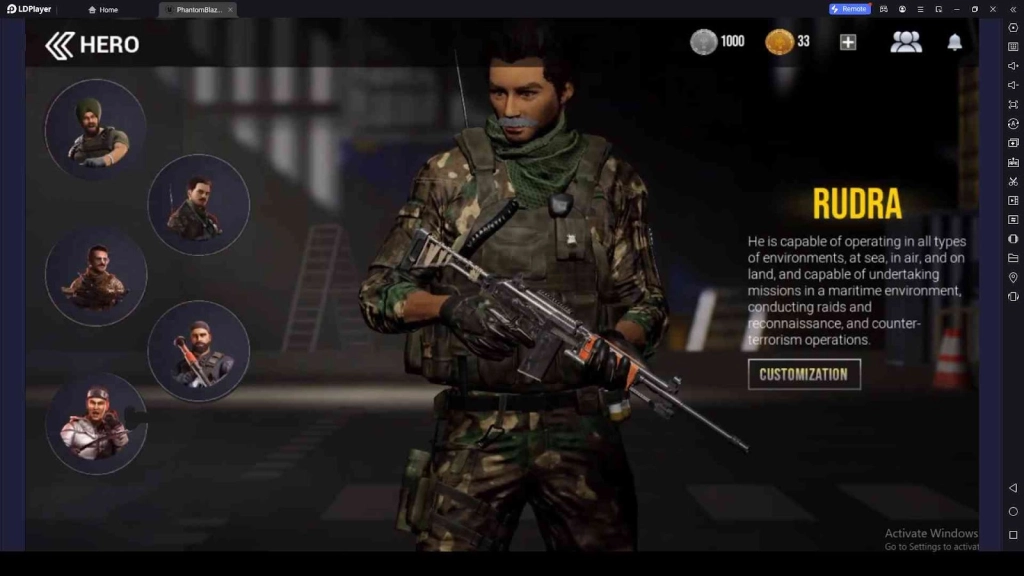This screenshot has height=576, width=1024.
Task: Pick the bearded hero in the black beanie
Action: pos(198,350)
